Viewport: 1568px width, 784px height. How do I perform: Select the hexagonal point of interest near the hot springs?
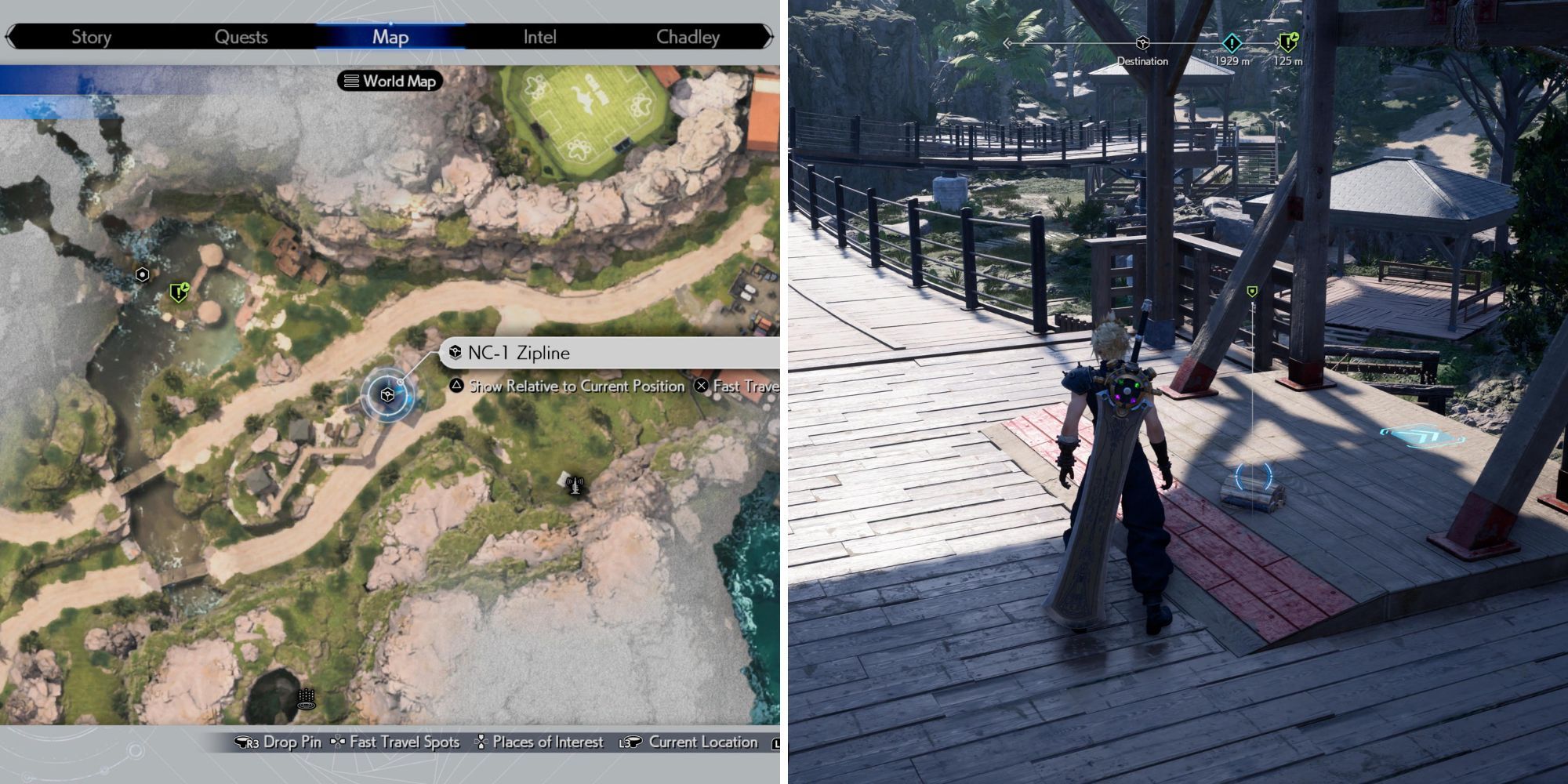[x=141, y=275]
